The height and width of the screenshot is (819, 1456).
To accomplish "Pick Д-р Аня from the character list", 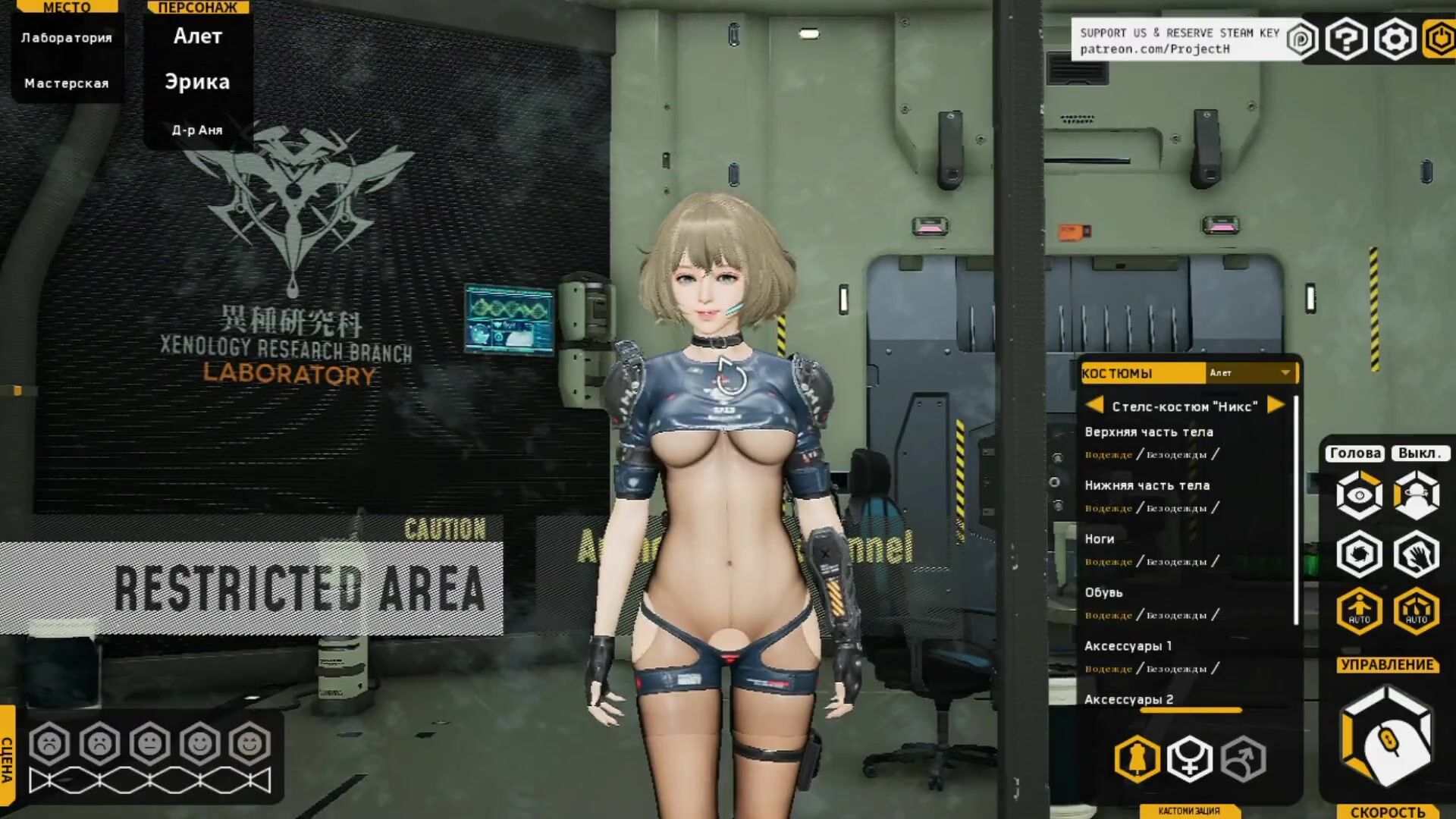I will pyautogui.click(x=197, y=130).
